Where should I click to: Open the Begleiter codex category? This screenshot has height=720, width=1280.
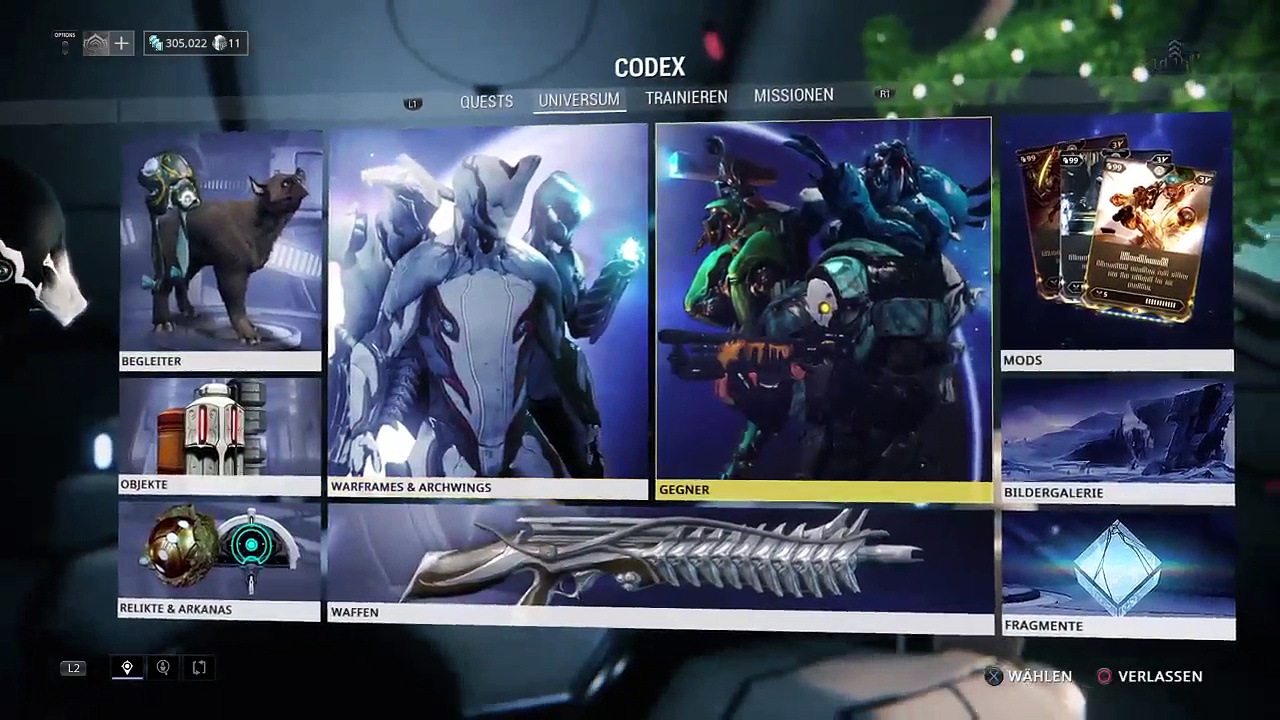[220, 250]
